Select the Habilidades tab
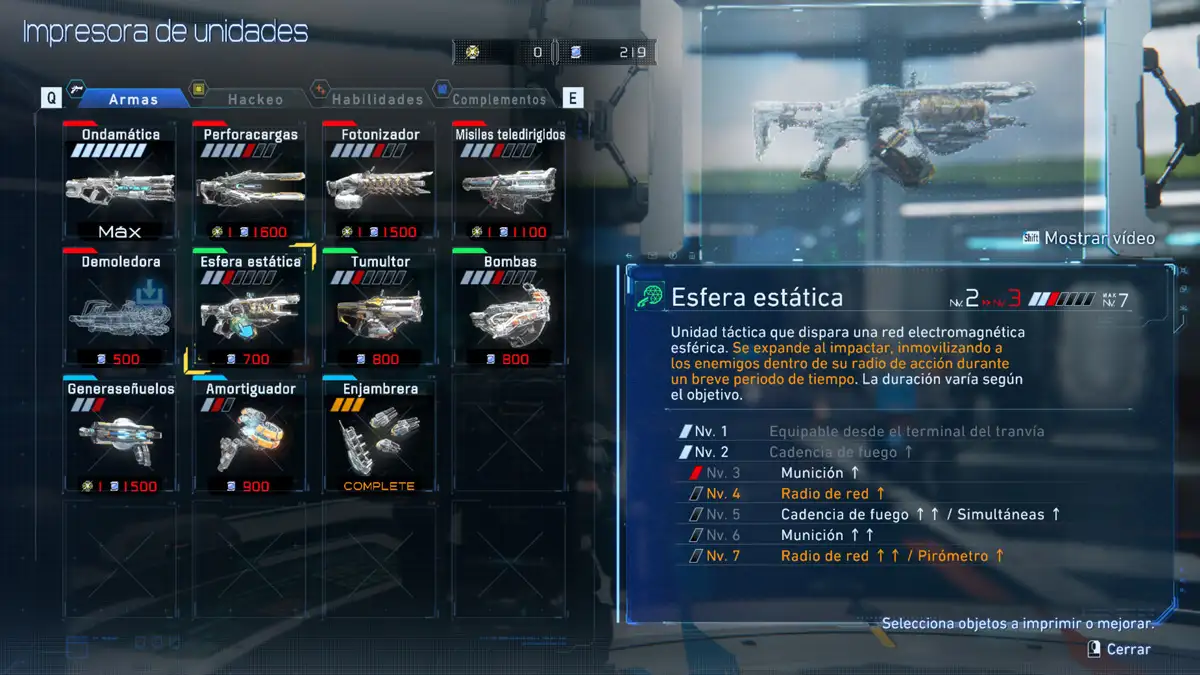The width and height of the screenshot is (1200, 675). 377,99
